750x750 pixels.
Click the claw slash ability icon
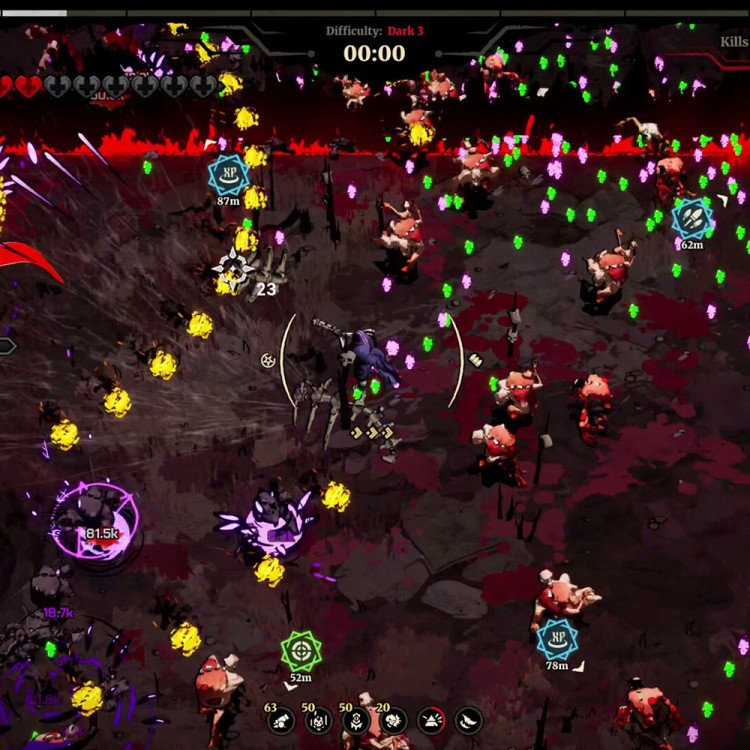(468, 720)
